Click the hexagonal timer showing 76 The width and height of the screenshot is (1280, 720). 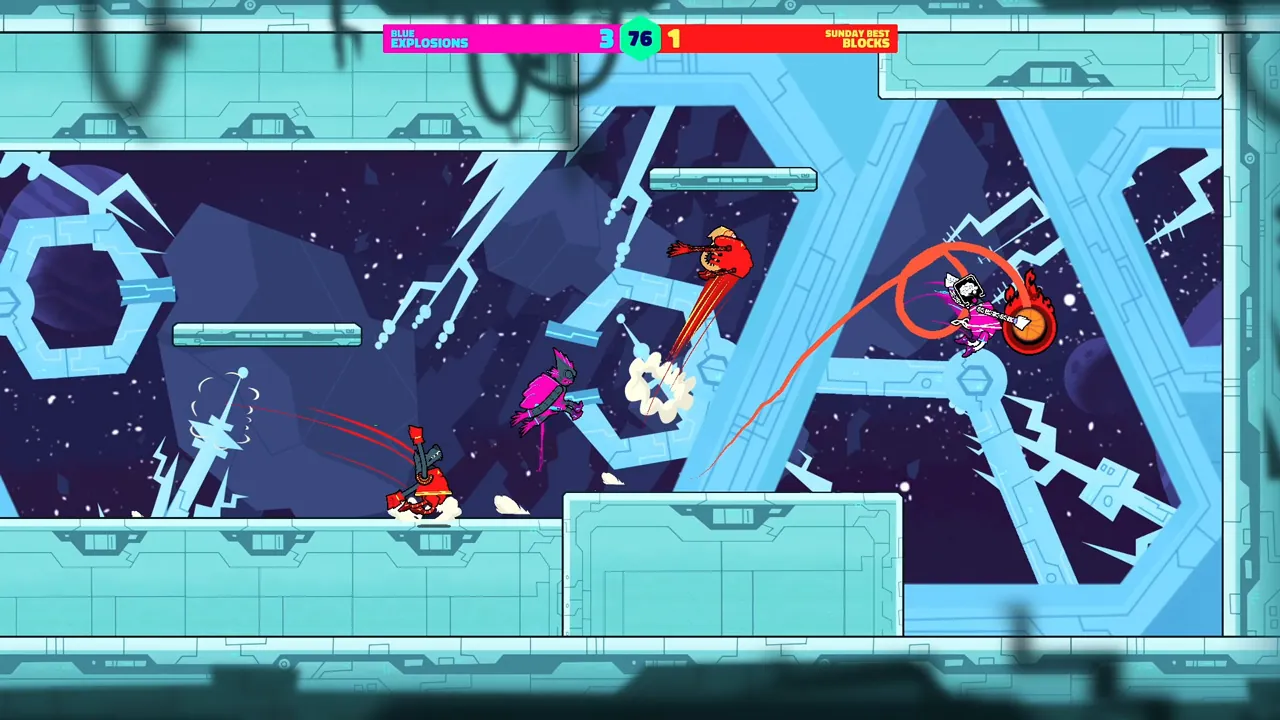[640, 39]
